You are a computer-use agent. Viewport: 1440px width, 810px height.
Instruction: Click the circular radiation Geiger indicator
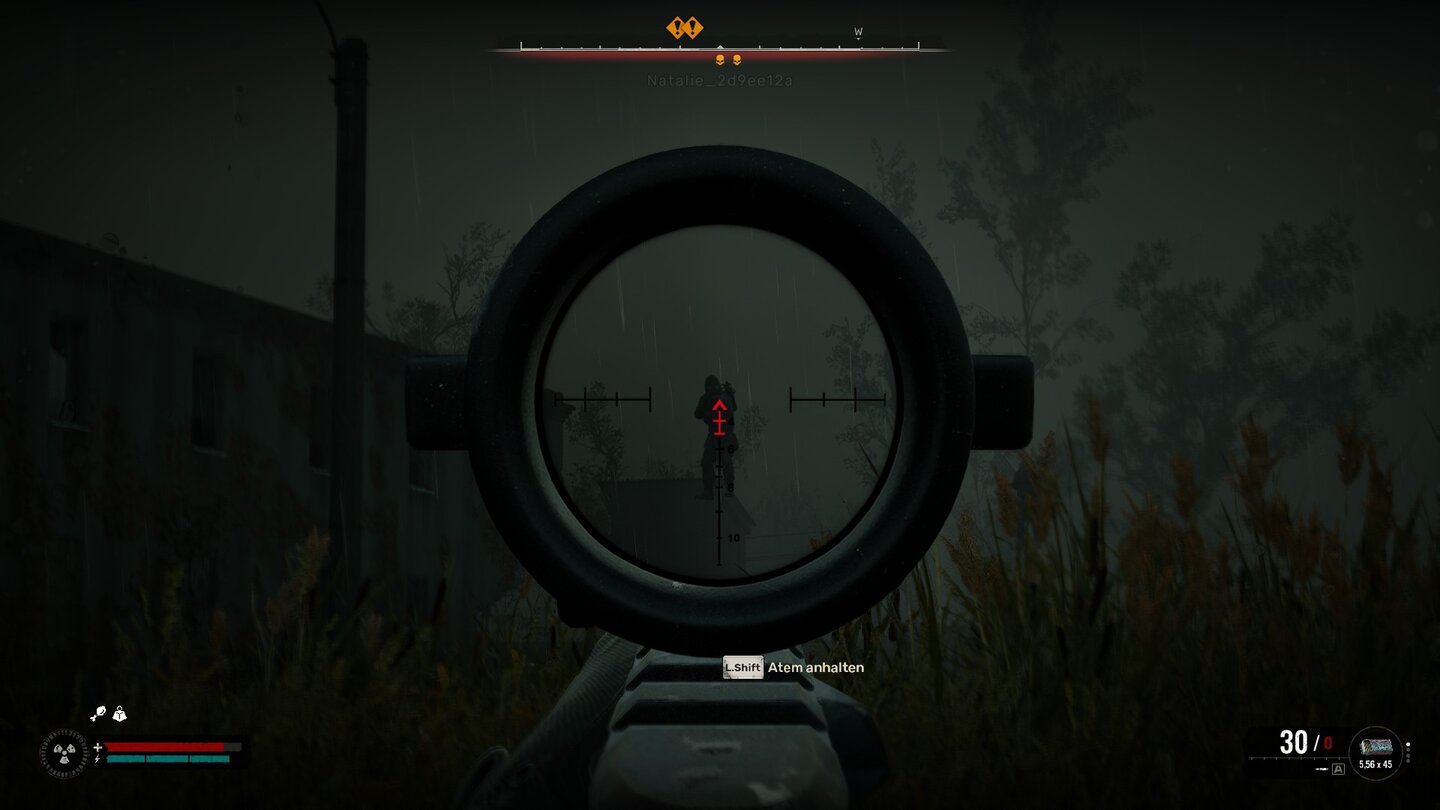coord(64,753)
